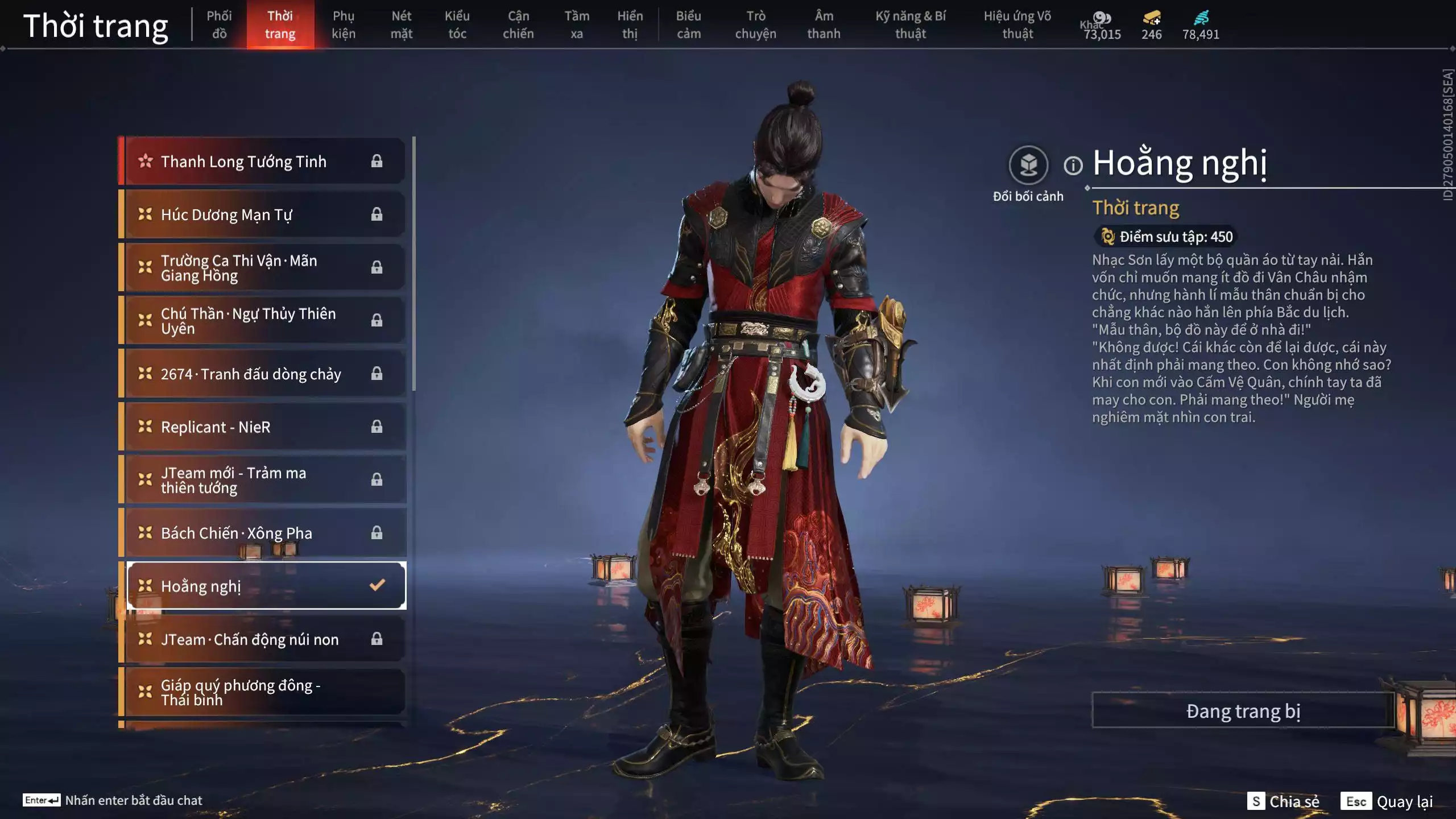Share the outfit with Chia sẻ
The image size is (1456, 819).
click(x=1283, y=801)
